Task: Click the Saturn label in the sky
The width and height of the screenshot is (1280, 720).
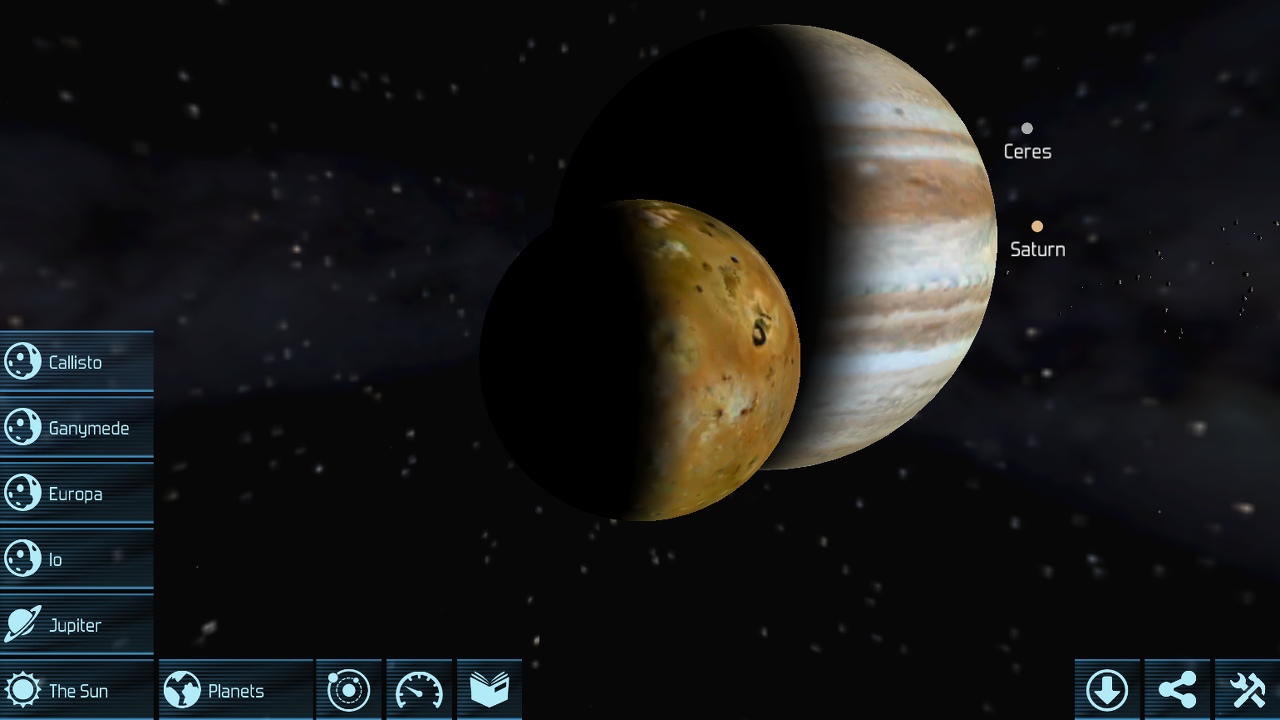Action: pos(1037,249)
